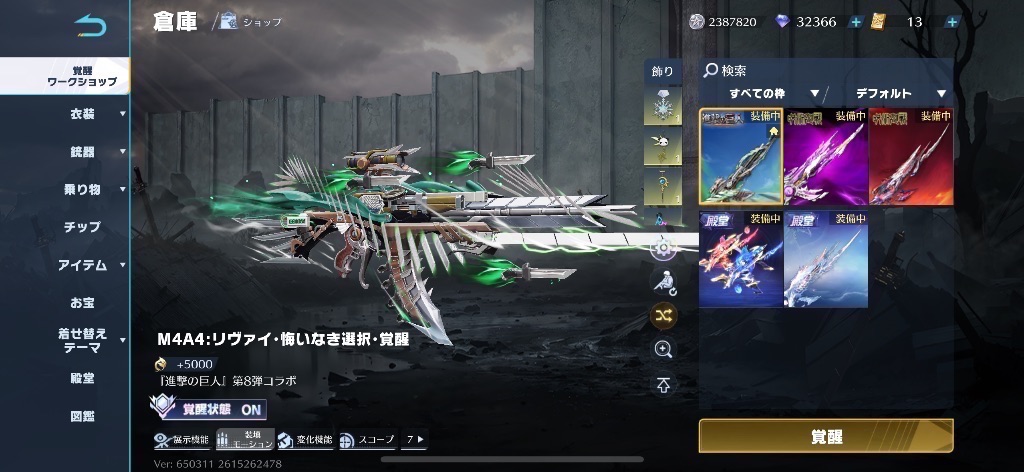Select the purple weapon skin thumbnail
Viewport: 1024px width, 472px height.
(825, 156)
